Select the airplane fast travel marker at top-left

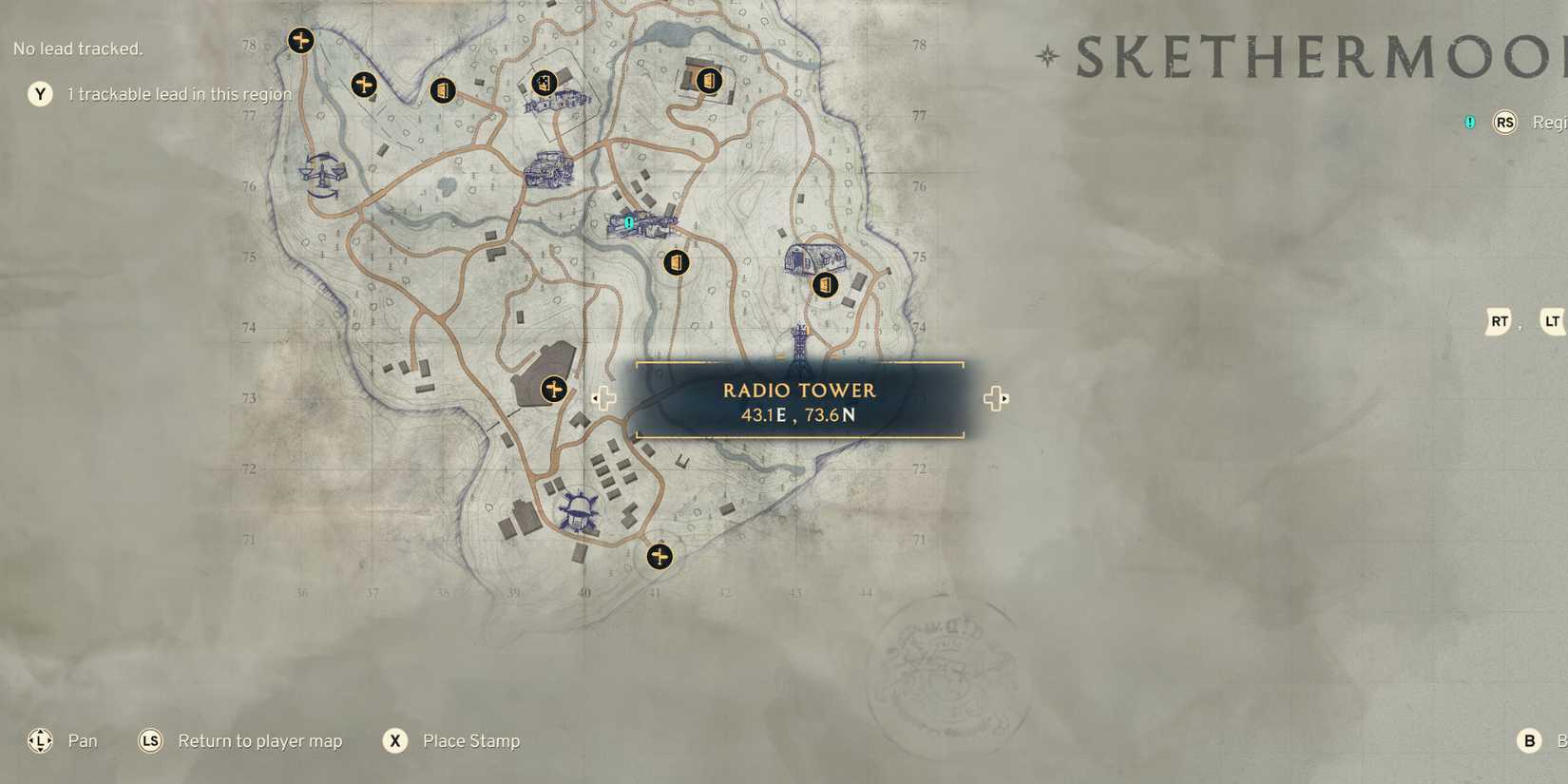pos(301,40)
